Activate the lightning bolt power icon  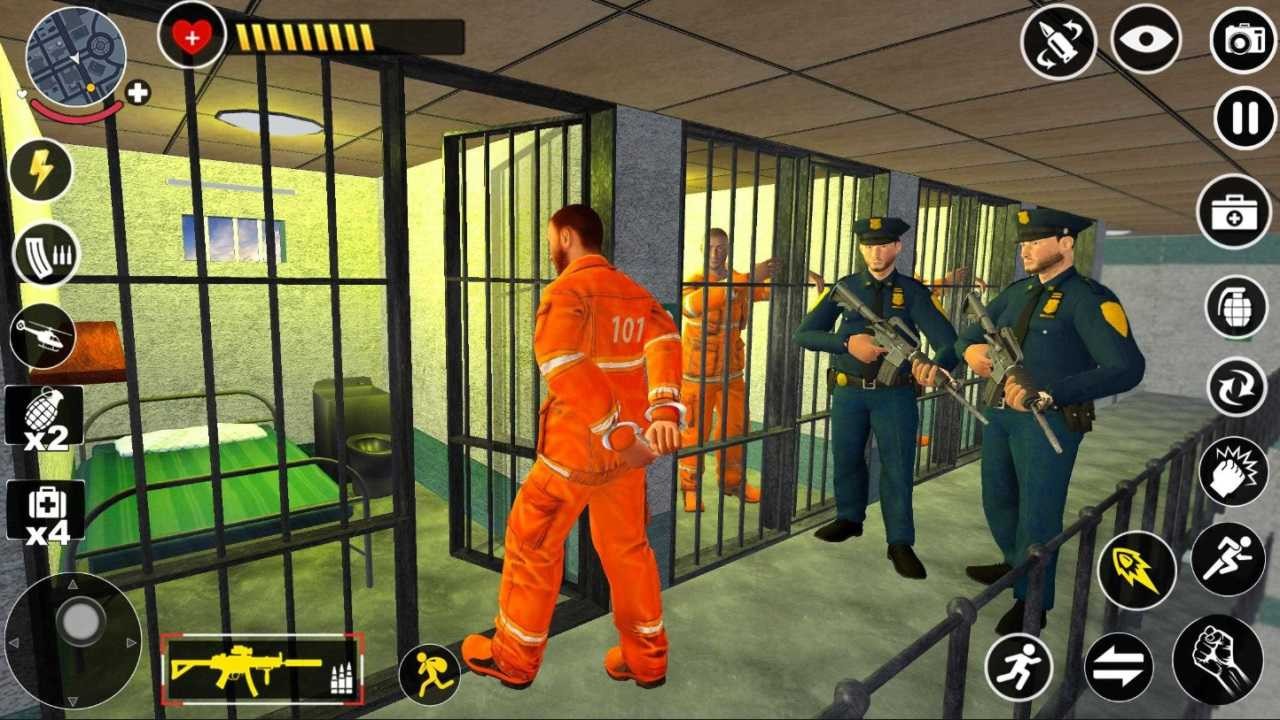[41, 171]
